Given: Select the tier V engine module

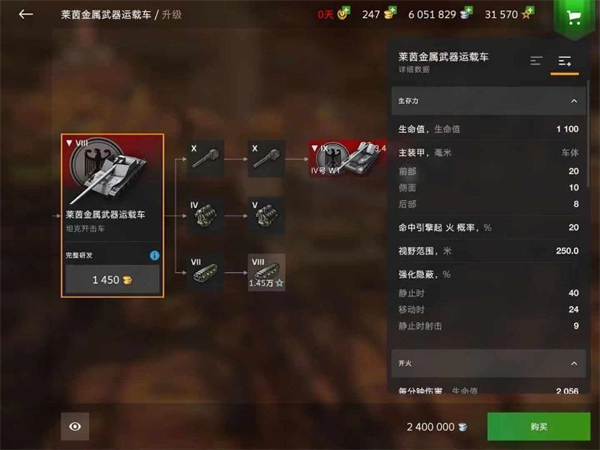Looking at the screenshot, I should (x=267, y=216).
